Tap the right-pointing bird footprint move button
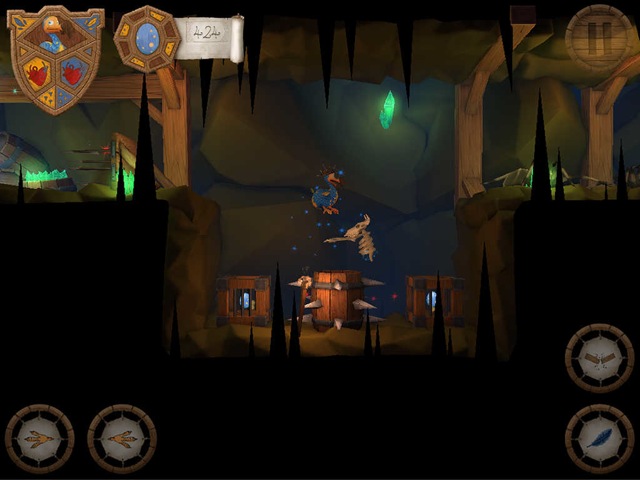 point(121,438)
